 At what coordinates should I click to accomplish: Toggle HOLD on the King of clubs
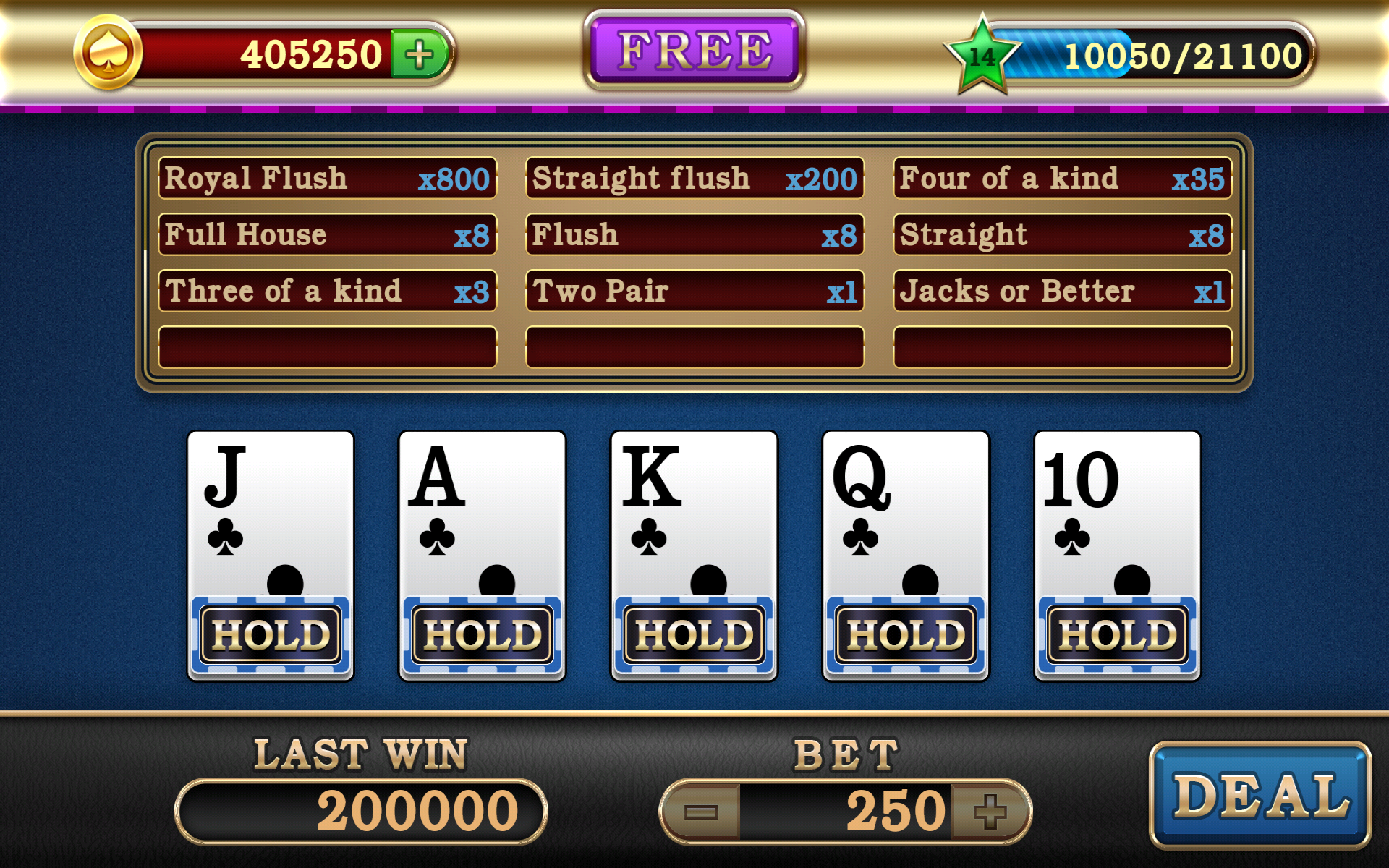tap(694, 634)
